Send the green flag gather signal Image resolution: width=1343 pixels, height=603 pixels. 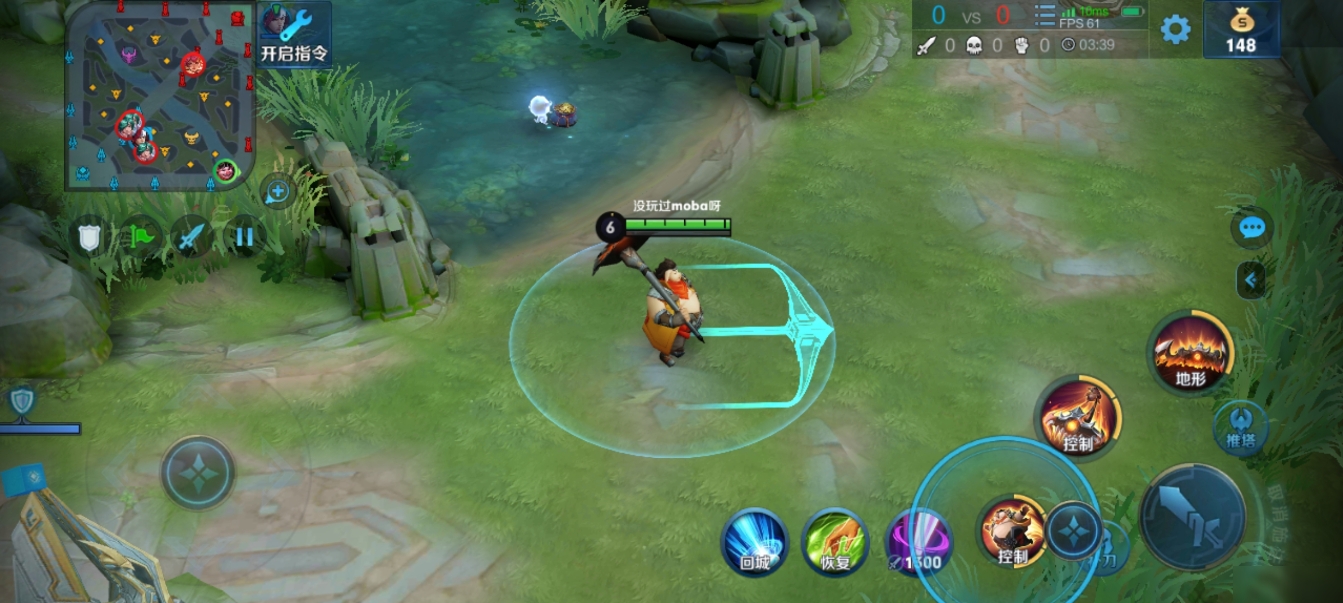click(141, 237)
